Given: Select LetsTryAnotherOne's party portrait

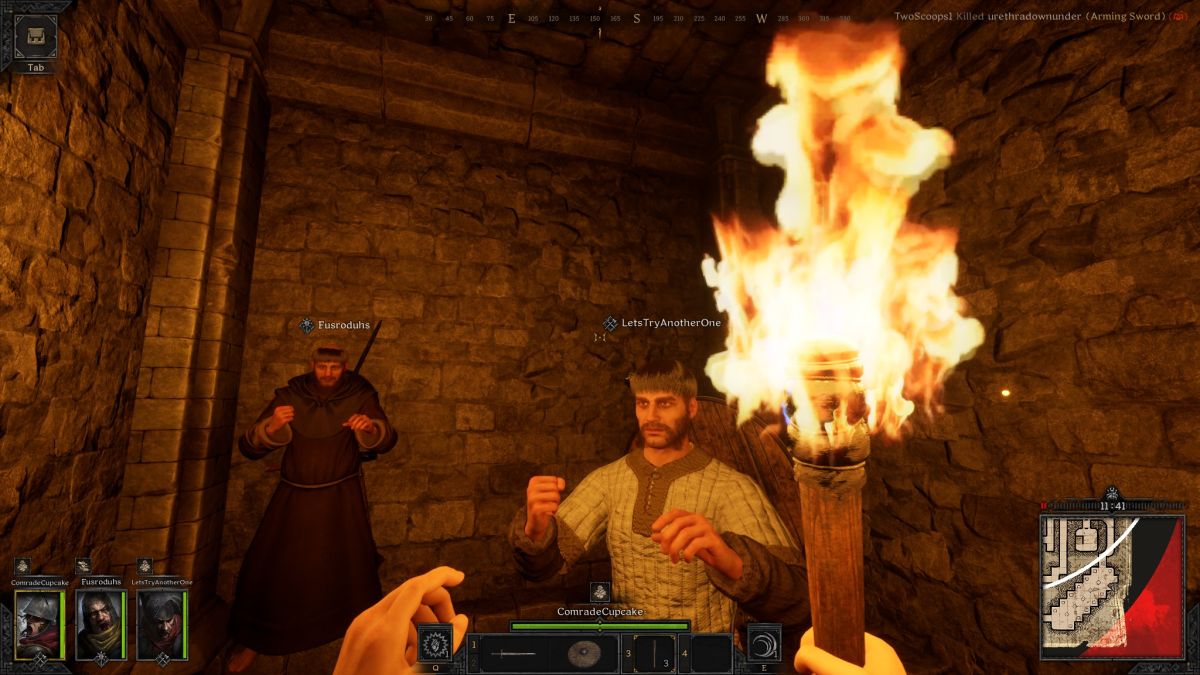Looking at the screenshot, I should coord(161,623).
